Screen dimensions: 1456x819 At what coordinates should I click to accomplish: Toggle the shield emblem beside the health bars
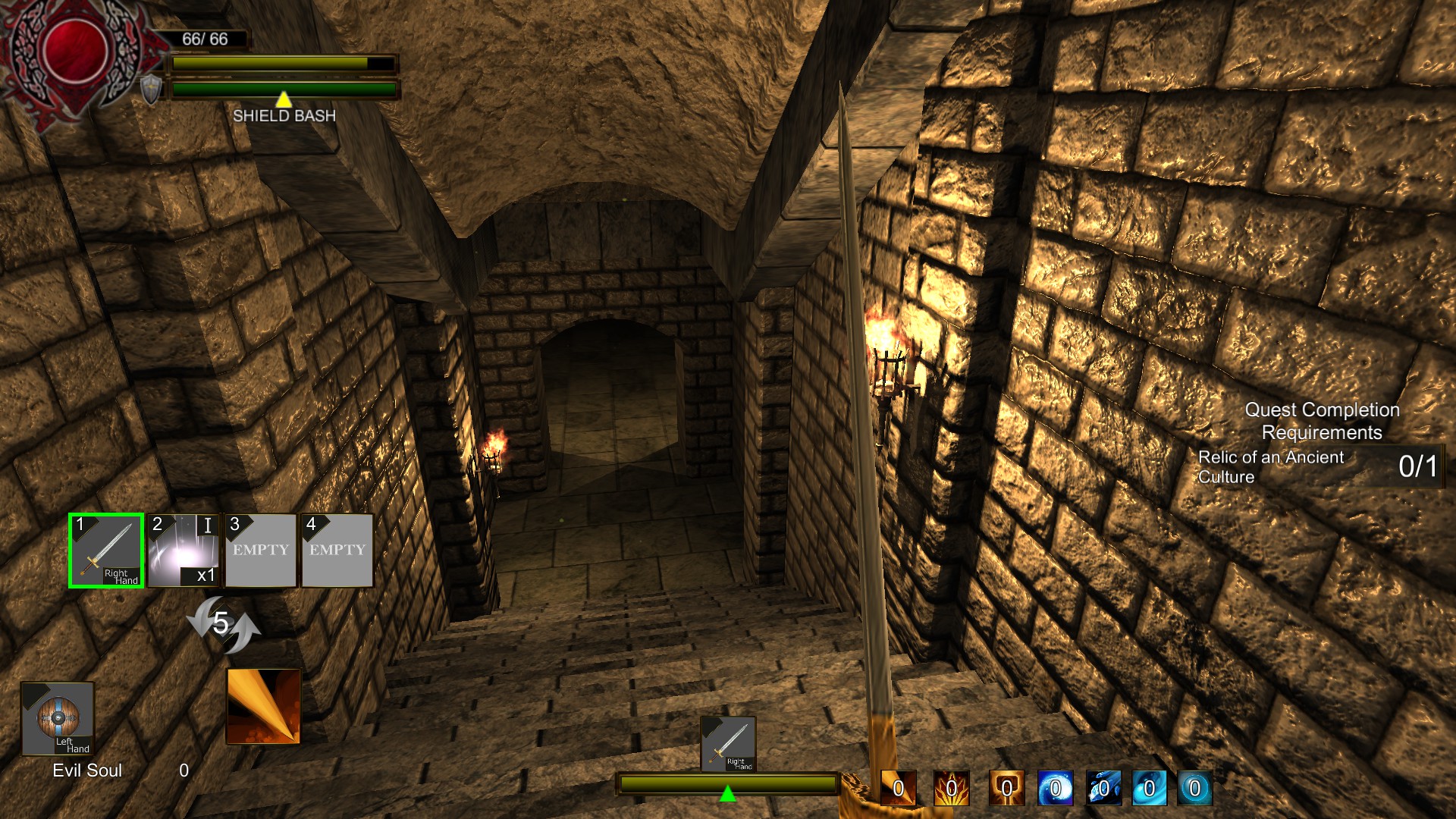pyautogui.click(x=150, y=89)
